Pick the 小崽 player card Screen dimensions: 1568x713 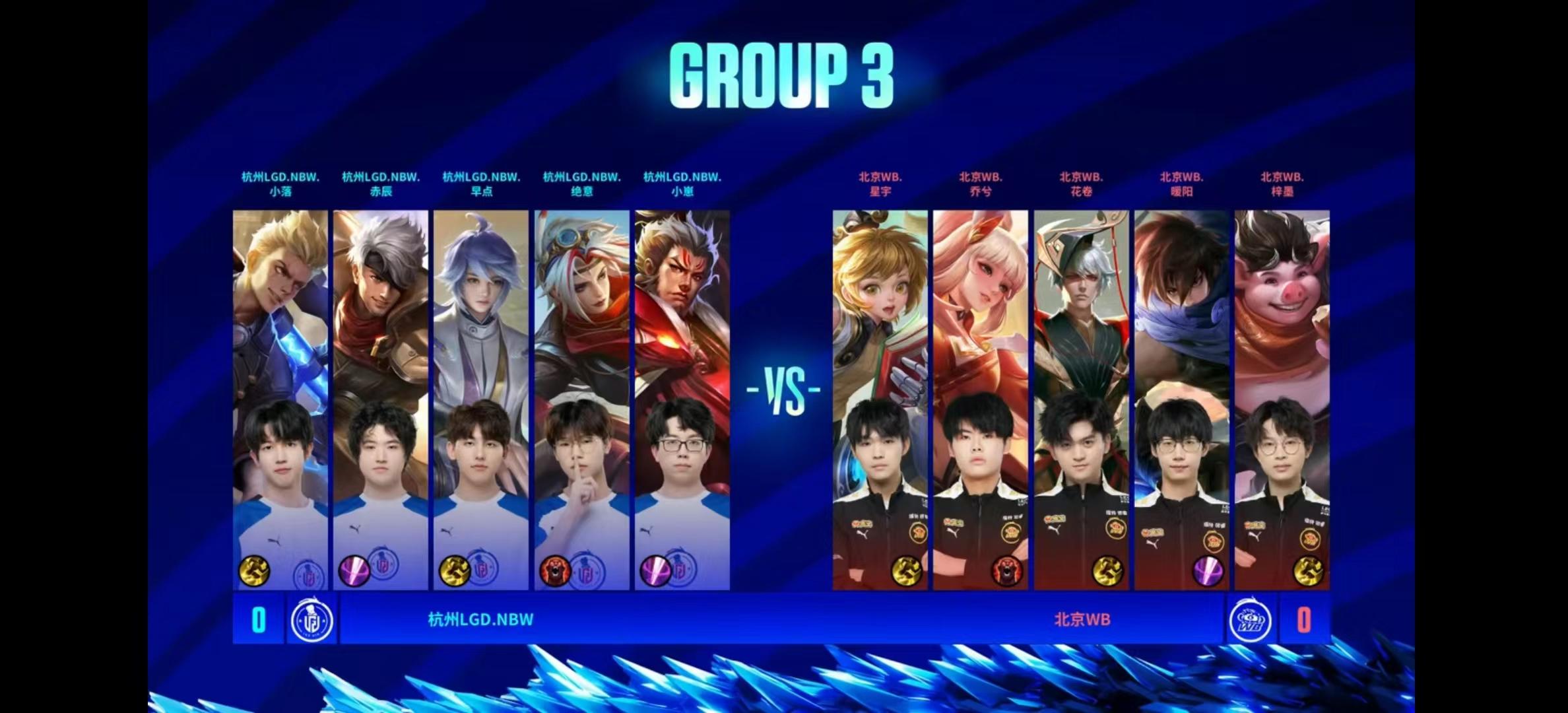point(682,399)
